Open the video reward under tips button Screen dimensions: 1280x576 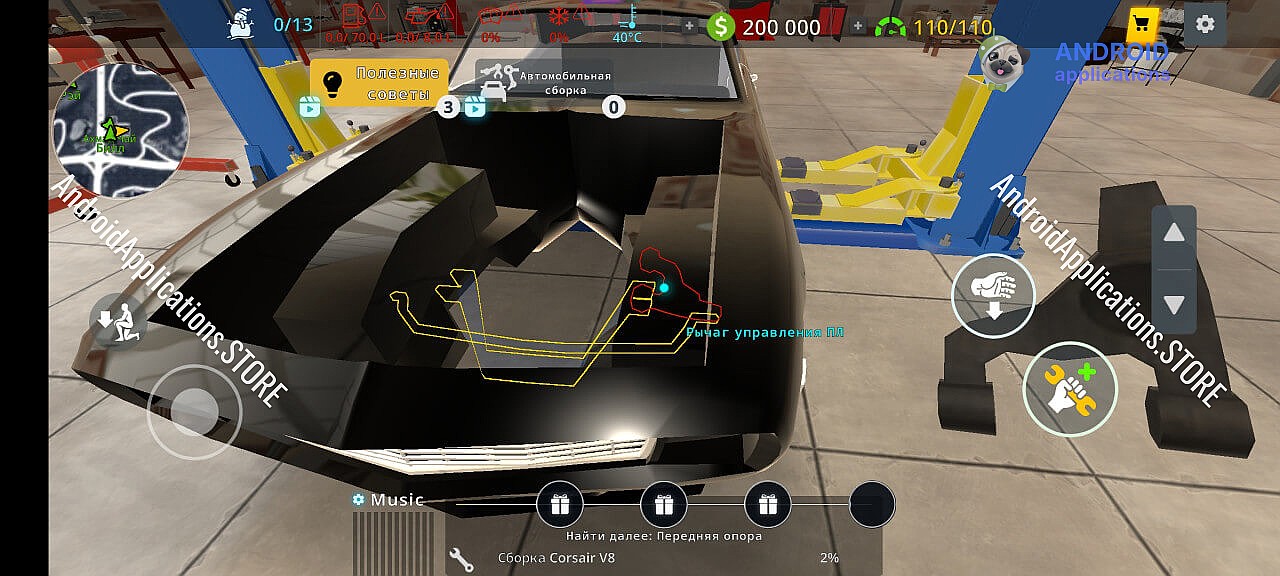310,106
